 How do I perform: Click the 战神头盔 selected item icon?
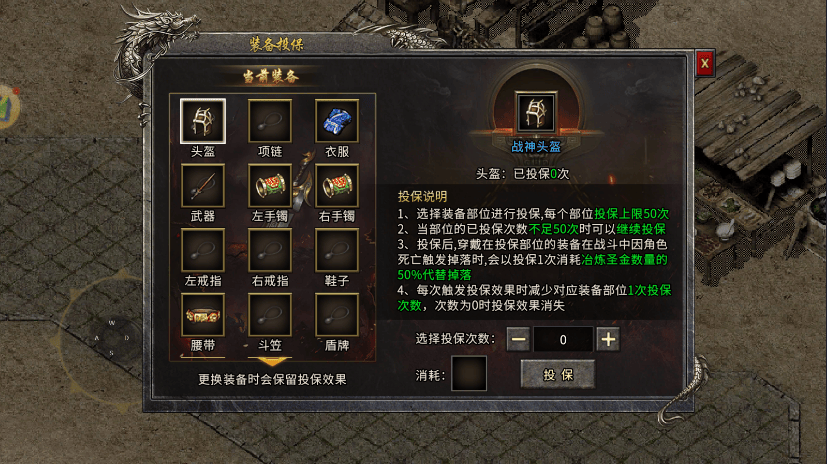pos(537,114)
